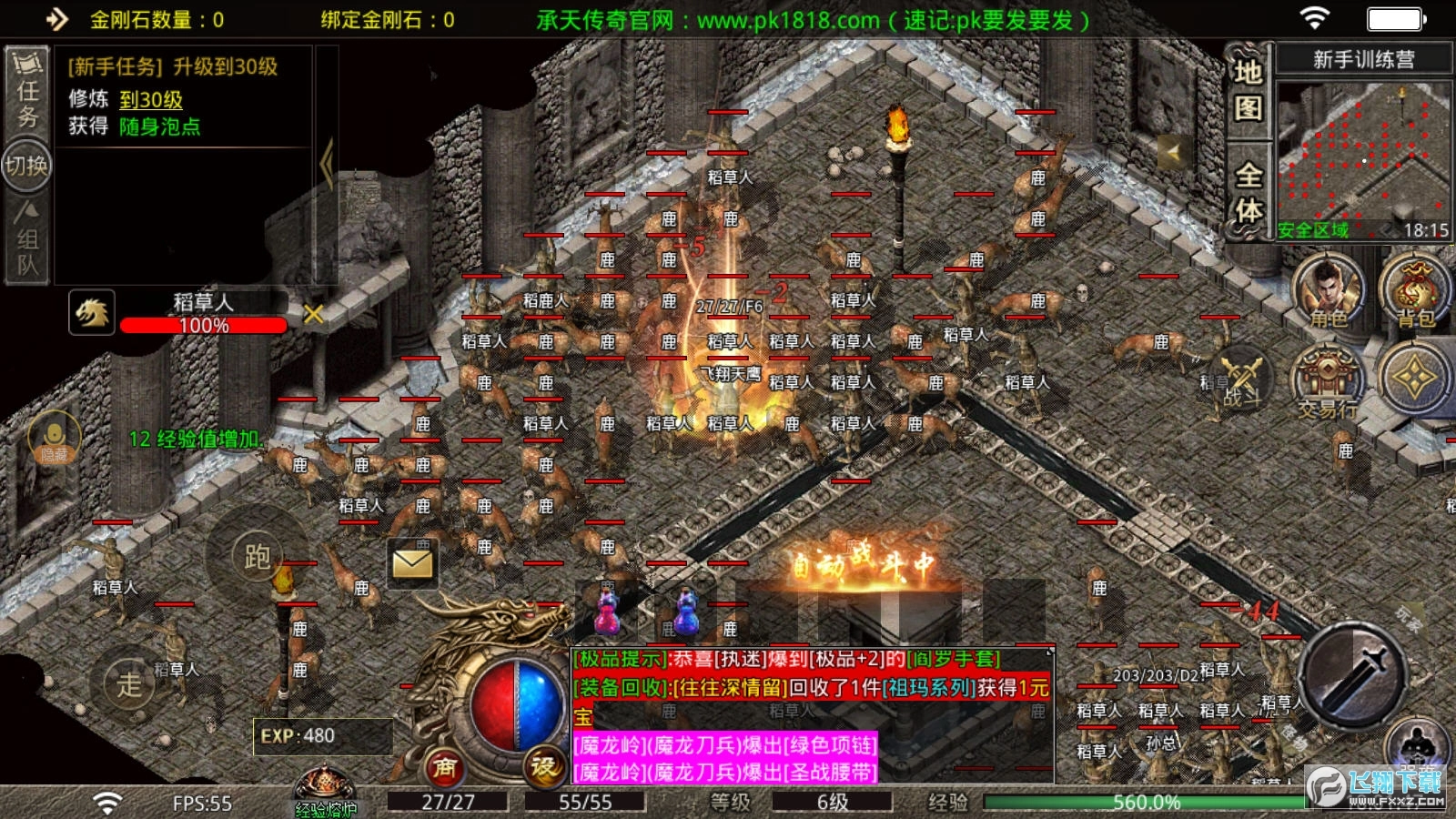
Task: Open the 角色 character panel
Action: point(1328,293)
